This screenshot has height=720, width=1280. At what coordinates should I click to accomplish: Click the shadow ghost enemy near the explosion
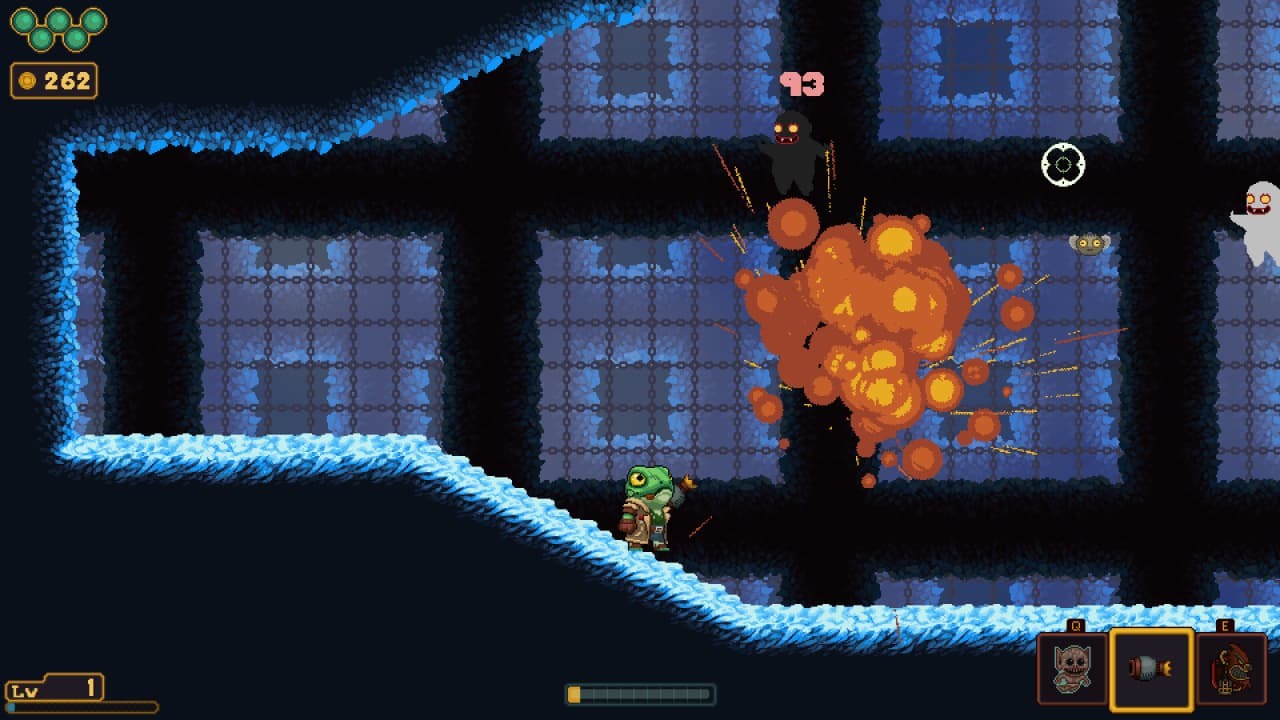790,150
